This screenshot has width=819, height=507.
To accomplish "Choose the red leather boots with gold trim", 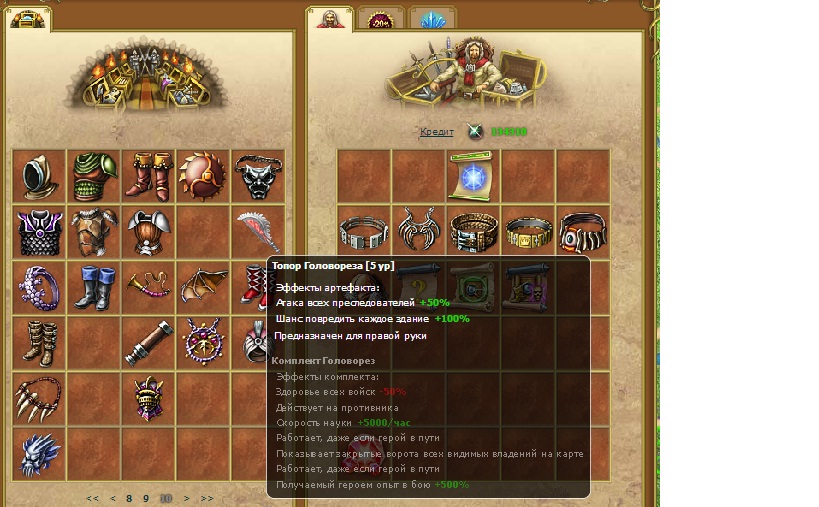I will pos(148,176).
